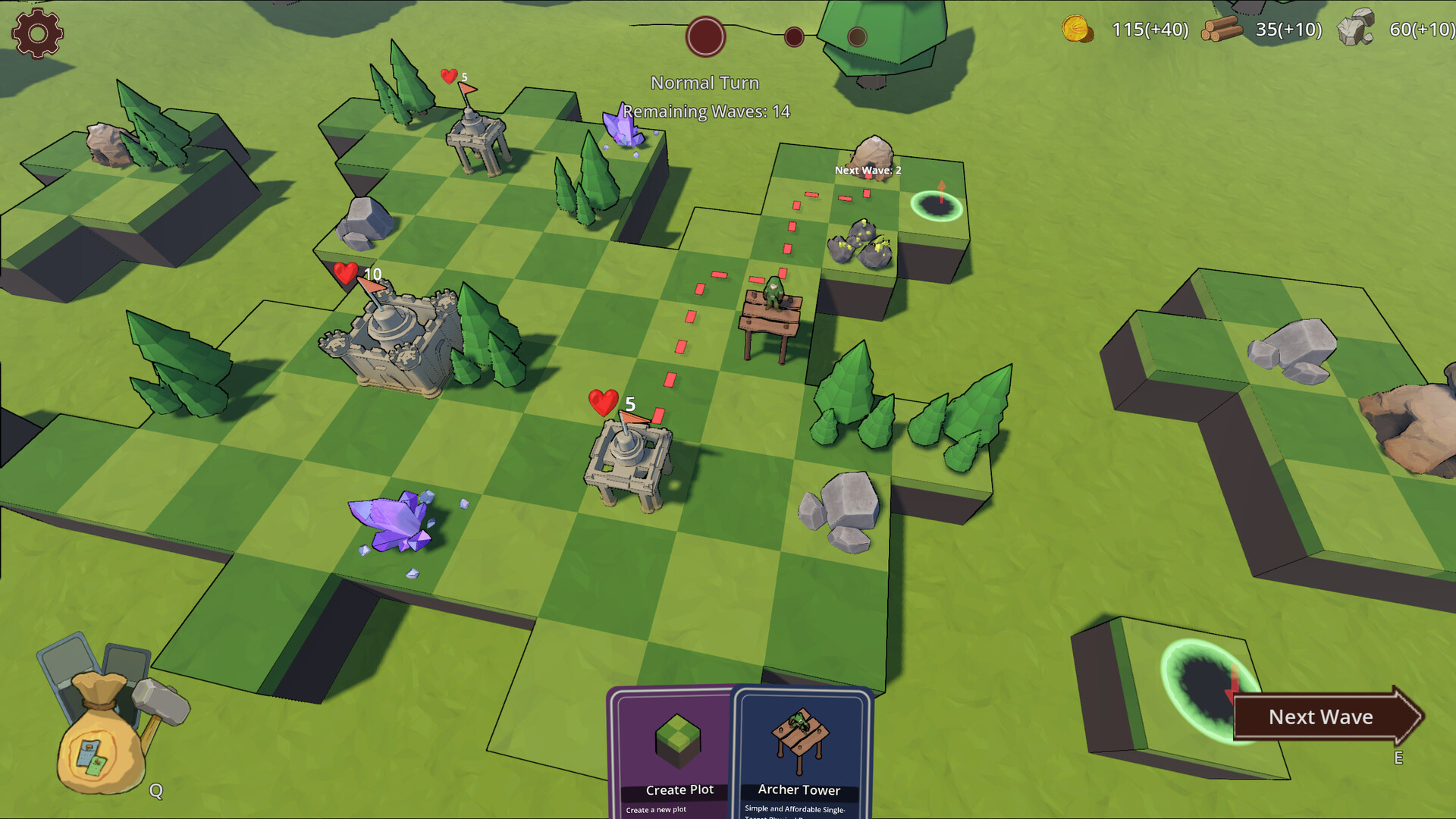
Task: Click the 'Next Wave: 2' spawn label
Action: [x=867, y=171]
